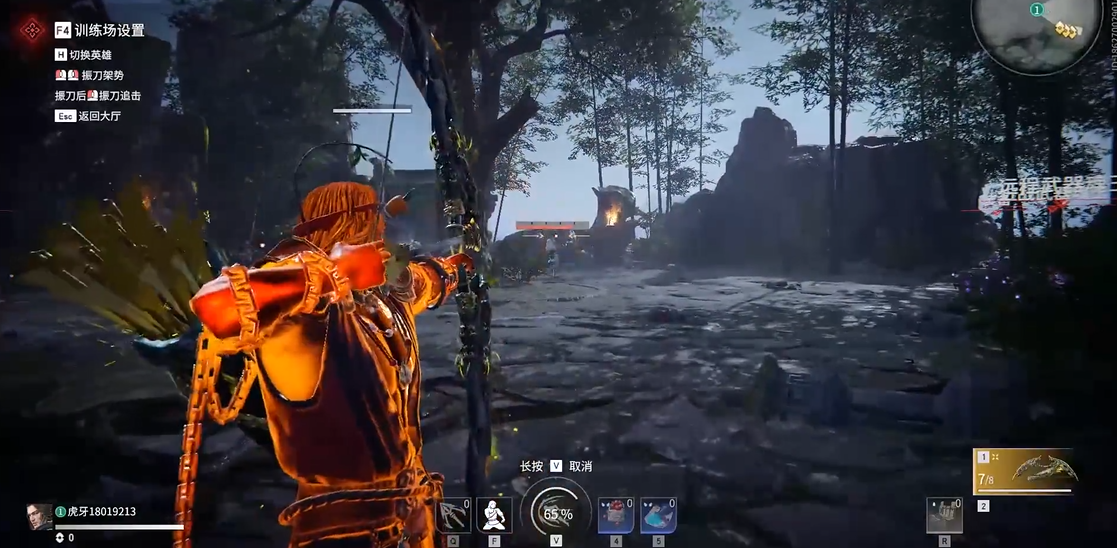Screen dimensions: 1117x548
Task: Activate the kneeling hero skill icon
Action: click(x=494, y=515)
